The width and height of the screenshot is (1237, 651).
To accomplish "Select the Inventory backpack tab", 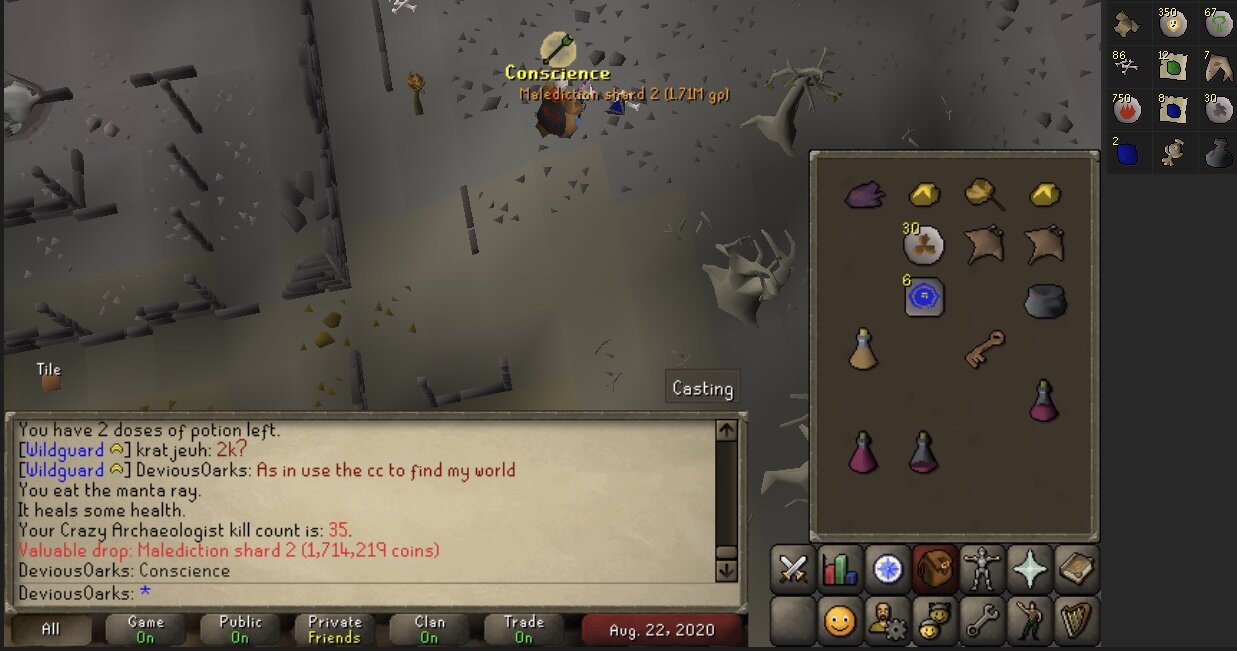I will [935, 570].
